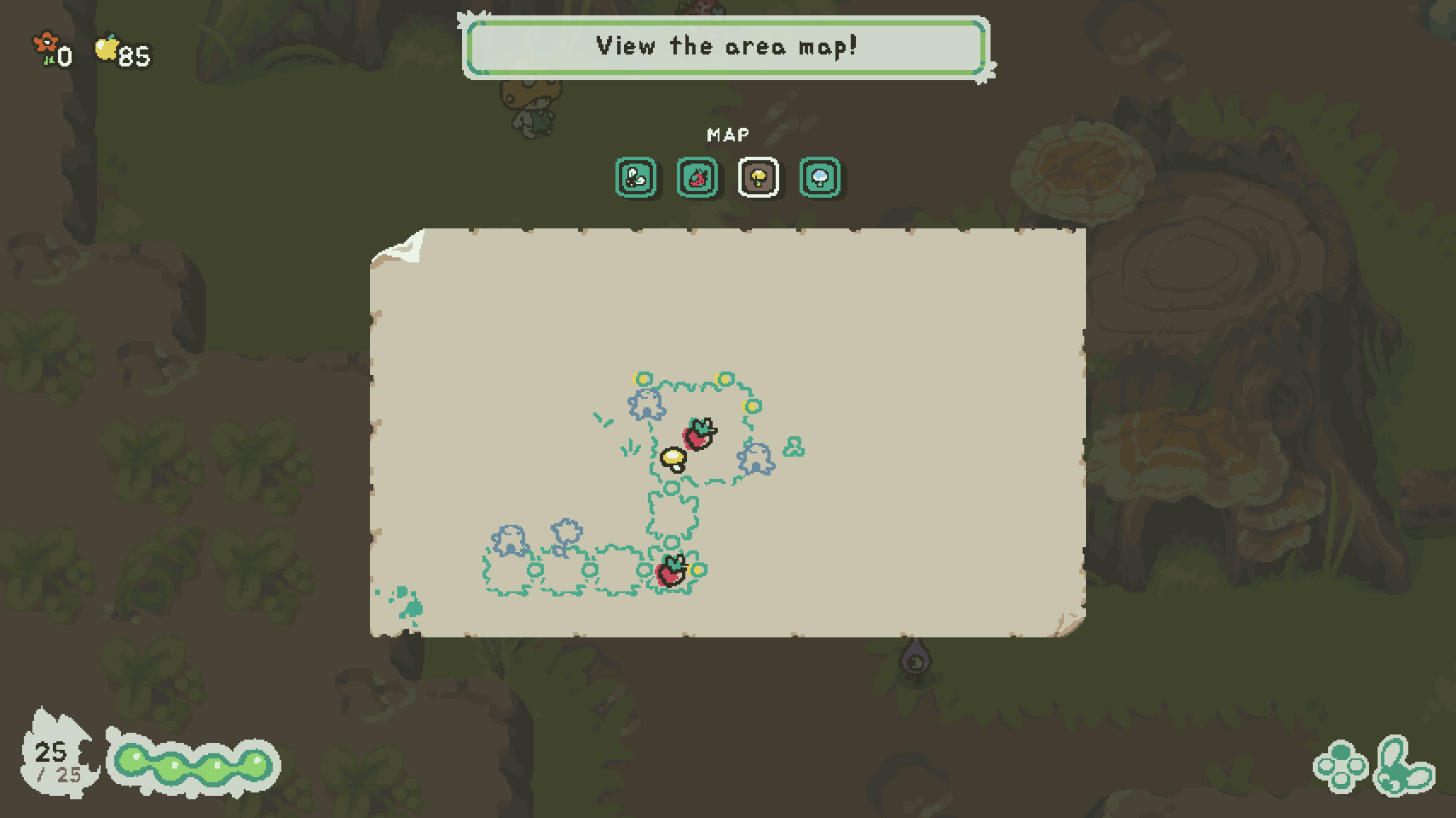Click the yellow mushroom marker on the map
This screenshot has height=818, width=1456.
click(674, 458)
